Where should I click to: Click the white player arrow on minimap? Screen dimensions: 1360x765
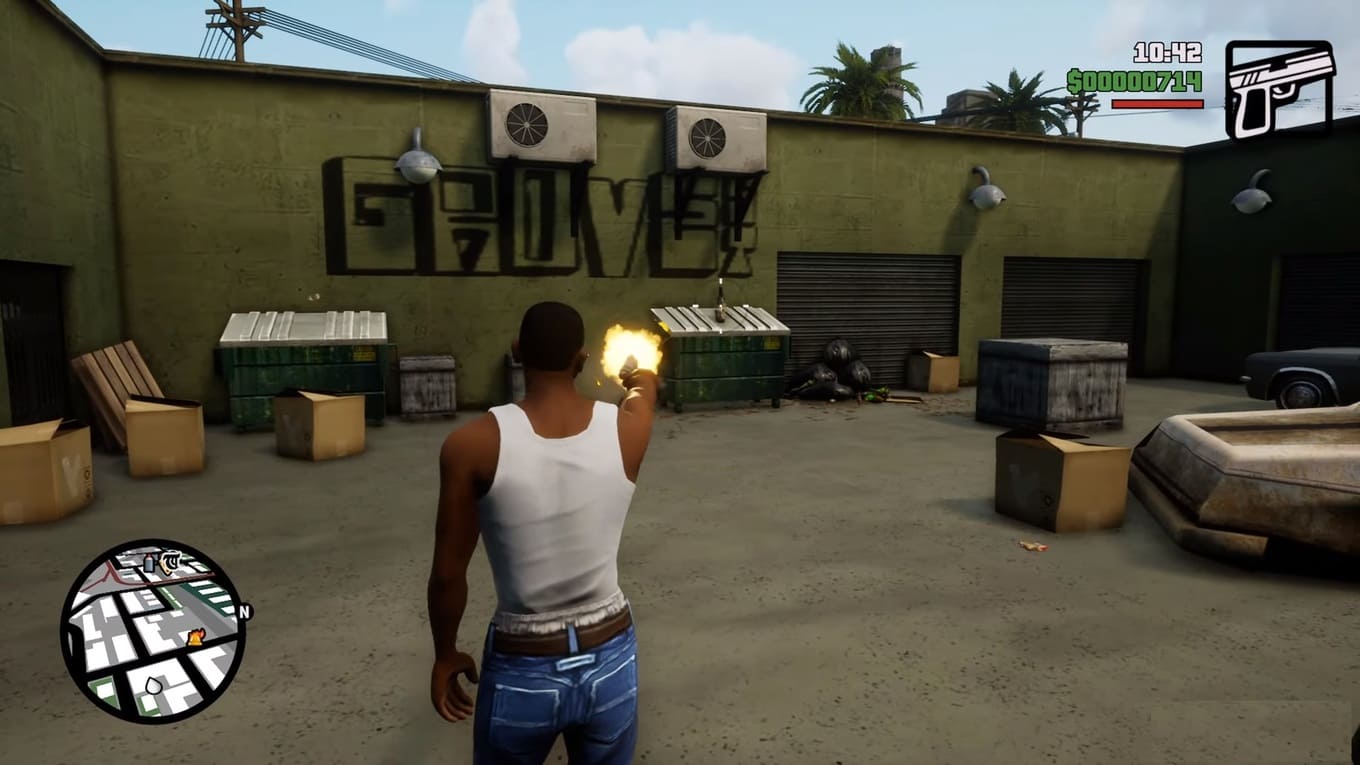(x=153, y=686)
